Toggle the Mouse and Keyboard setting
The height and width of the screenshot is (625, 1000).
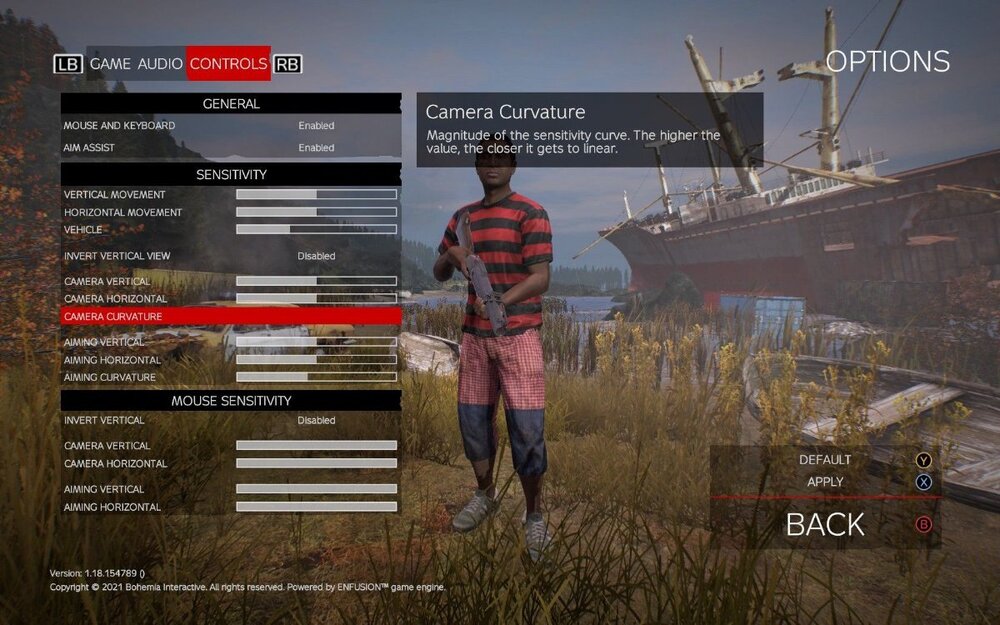pos(316,126)
